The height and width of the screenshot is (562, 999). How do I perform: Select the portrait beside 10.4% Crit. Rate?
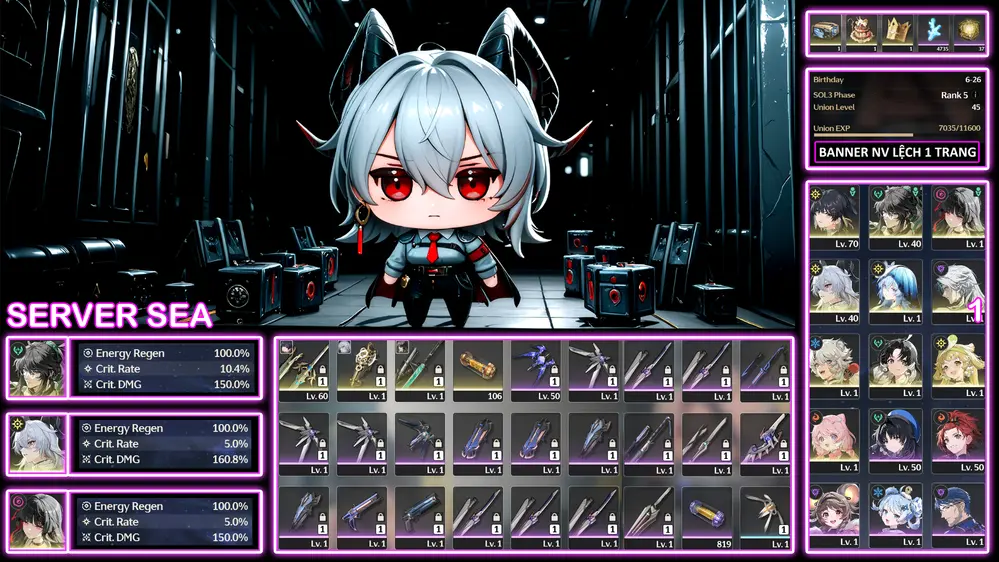click(x=38, y=368)
